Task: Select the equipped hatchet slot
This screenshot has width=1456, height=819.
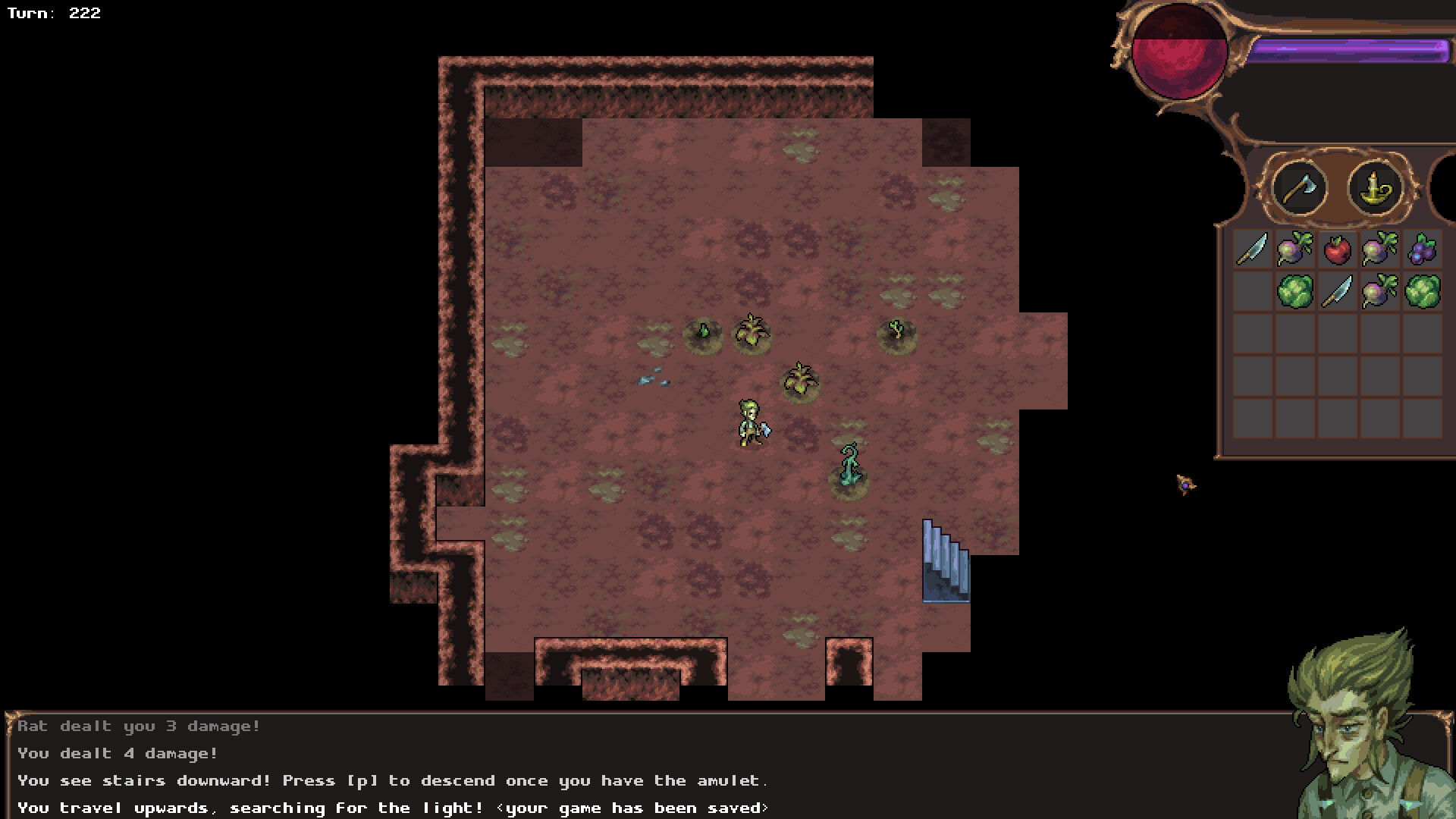Action: [1300, 188]
